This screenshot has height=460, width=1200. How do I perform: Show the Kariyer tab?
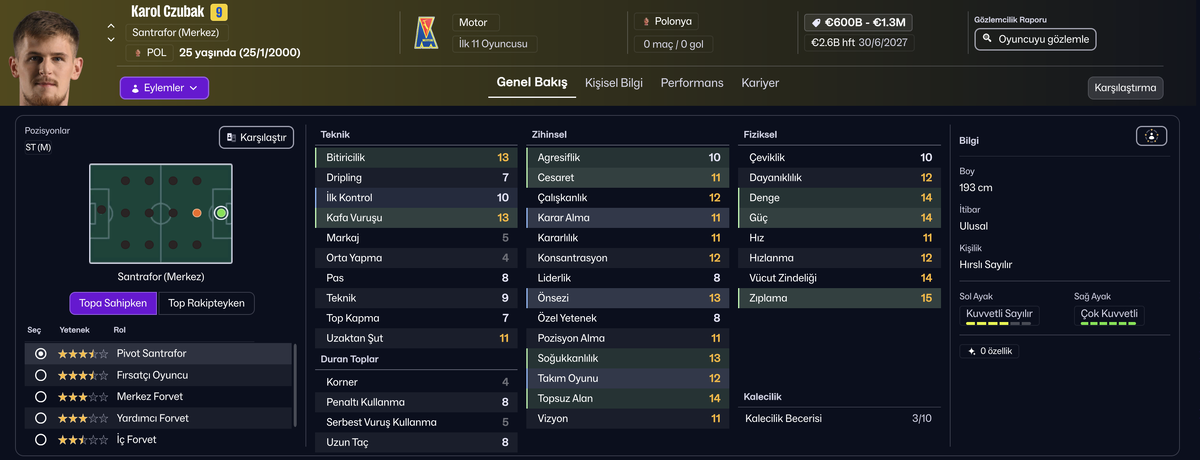point(760,83)
